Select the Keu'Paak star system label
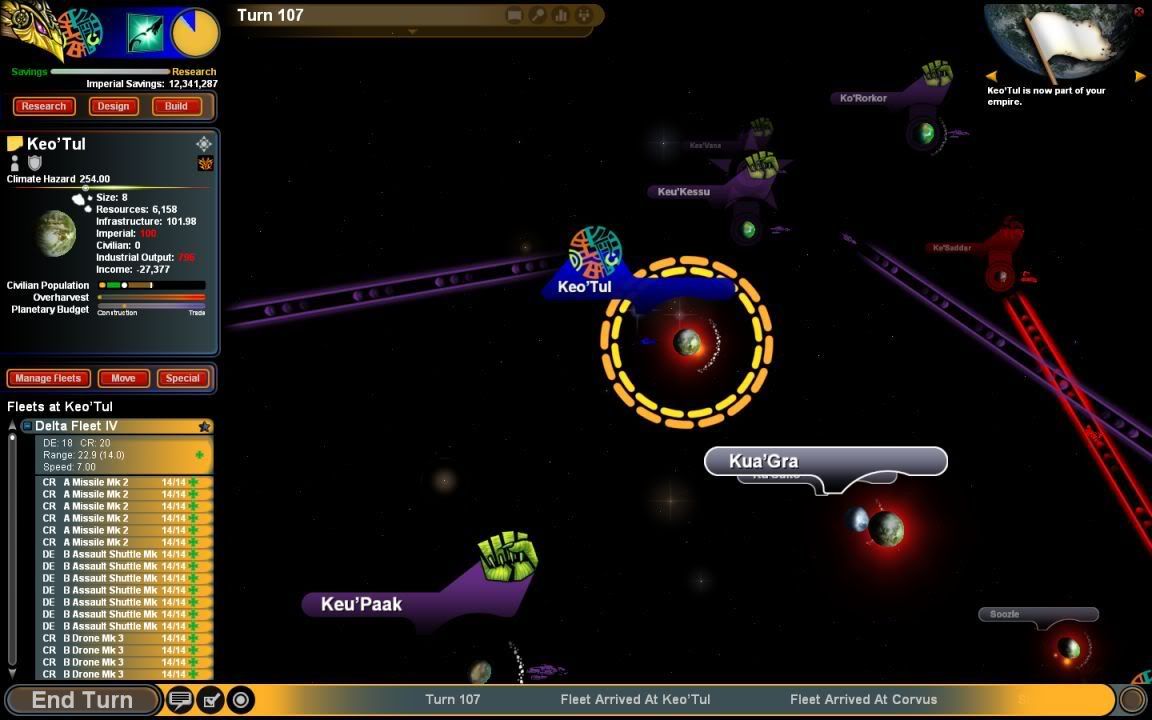This screenshot has height=720, width=1152. coord(361,604)
